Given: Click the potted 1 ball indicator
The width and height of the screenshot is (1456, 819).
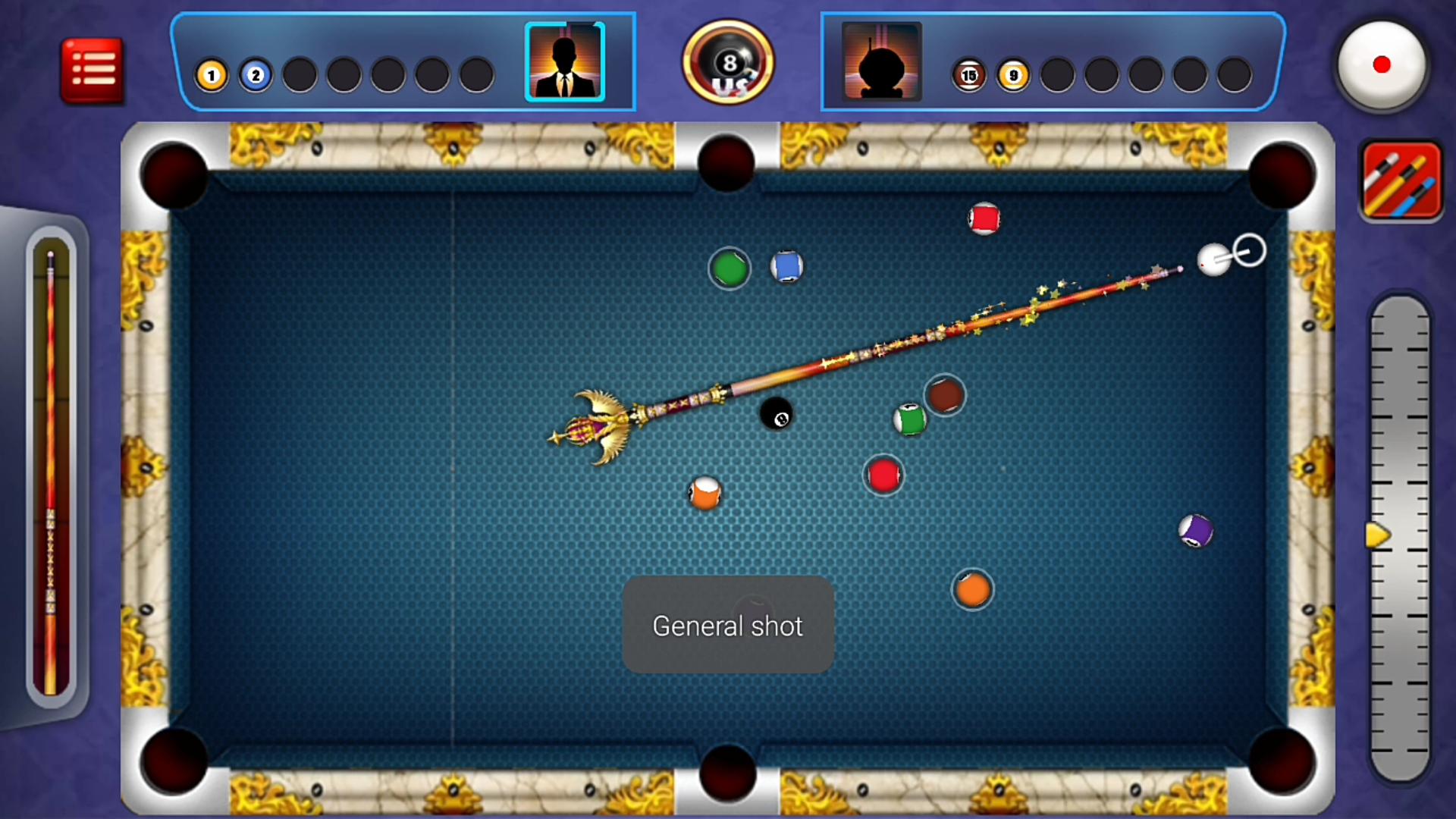Looking at the screenshot, I should click(212, 74).
